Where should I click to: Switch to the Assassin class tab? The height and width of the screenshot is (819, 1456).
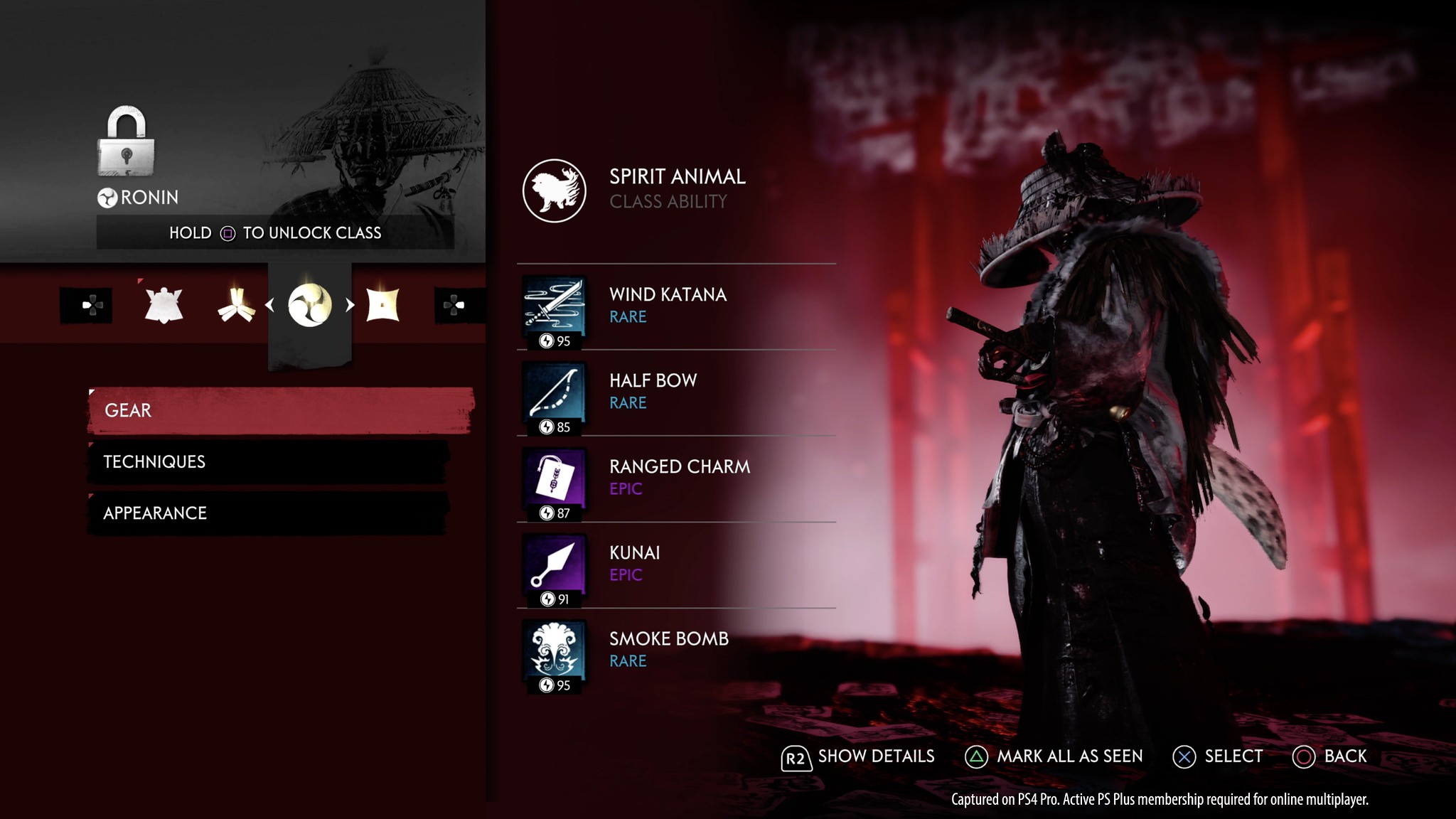[382, 305]
